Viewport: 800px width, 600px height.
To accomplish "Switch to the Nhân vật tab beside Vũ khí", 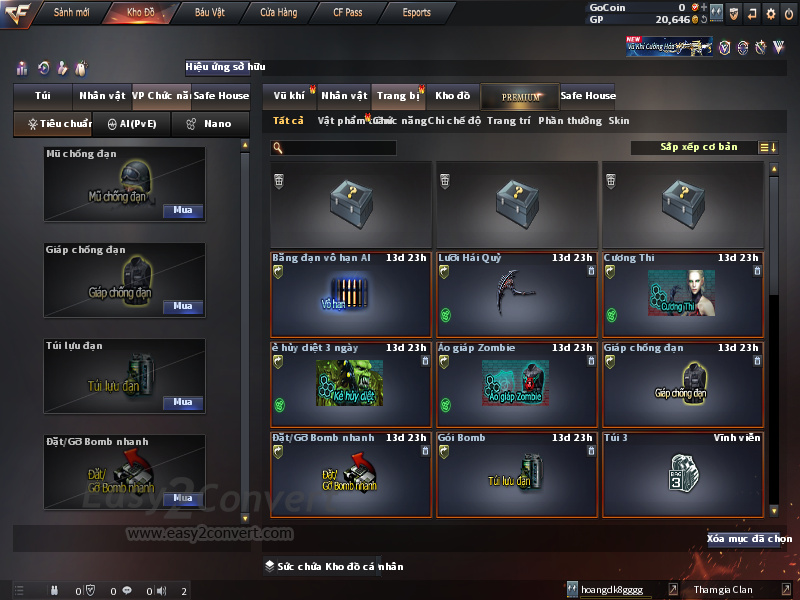I will [344, 96].
